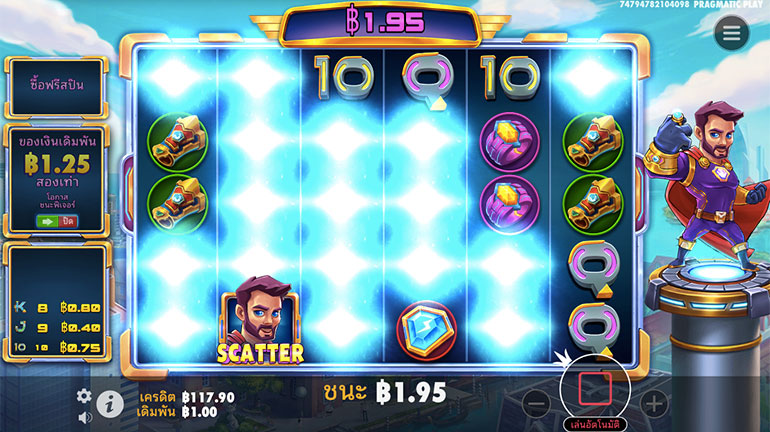The image size is (770, 432).
Task: Open autoplay via the เล่นอัตโนมัติ label
Action: 595,424
